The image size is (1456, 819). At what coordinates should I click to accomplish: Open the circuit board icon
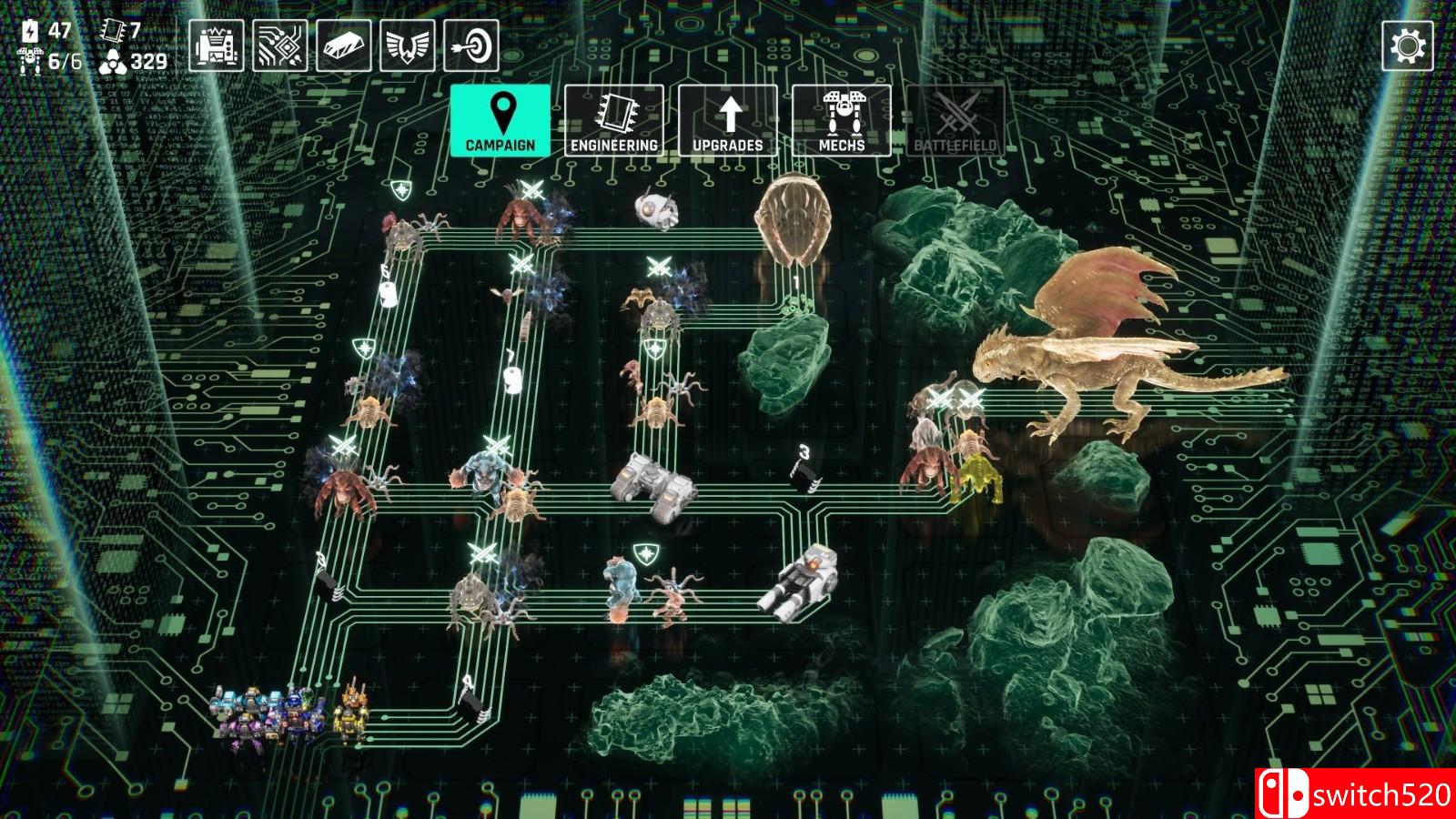[x=280, y=45]
